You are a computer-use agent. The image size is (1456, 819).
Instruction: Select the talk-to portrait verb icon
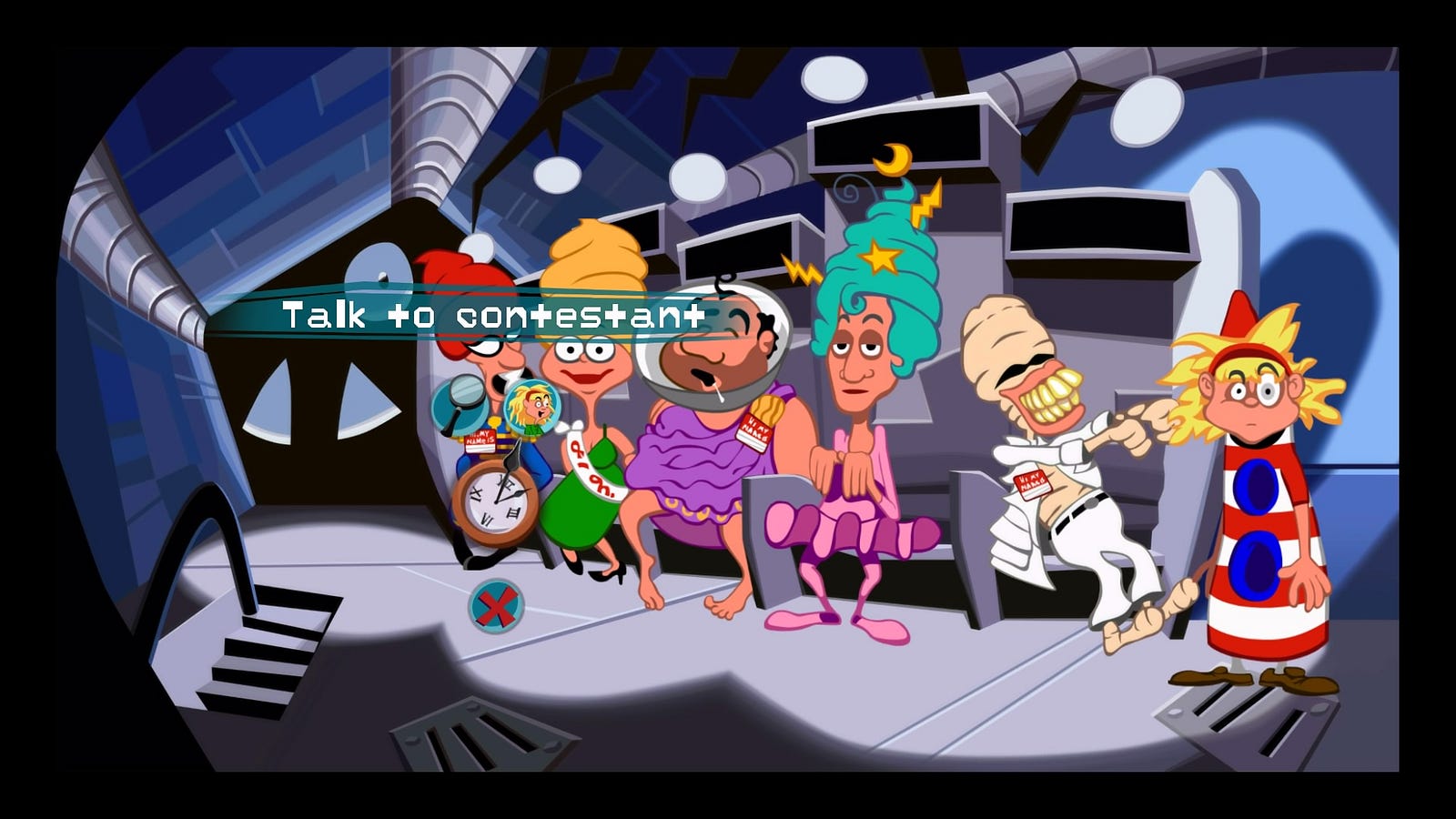pyautogui.click(x=531, y=406)
